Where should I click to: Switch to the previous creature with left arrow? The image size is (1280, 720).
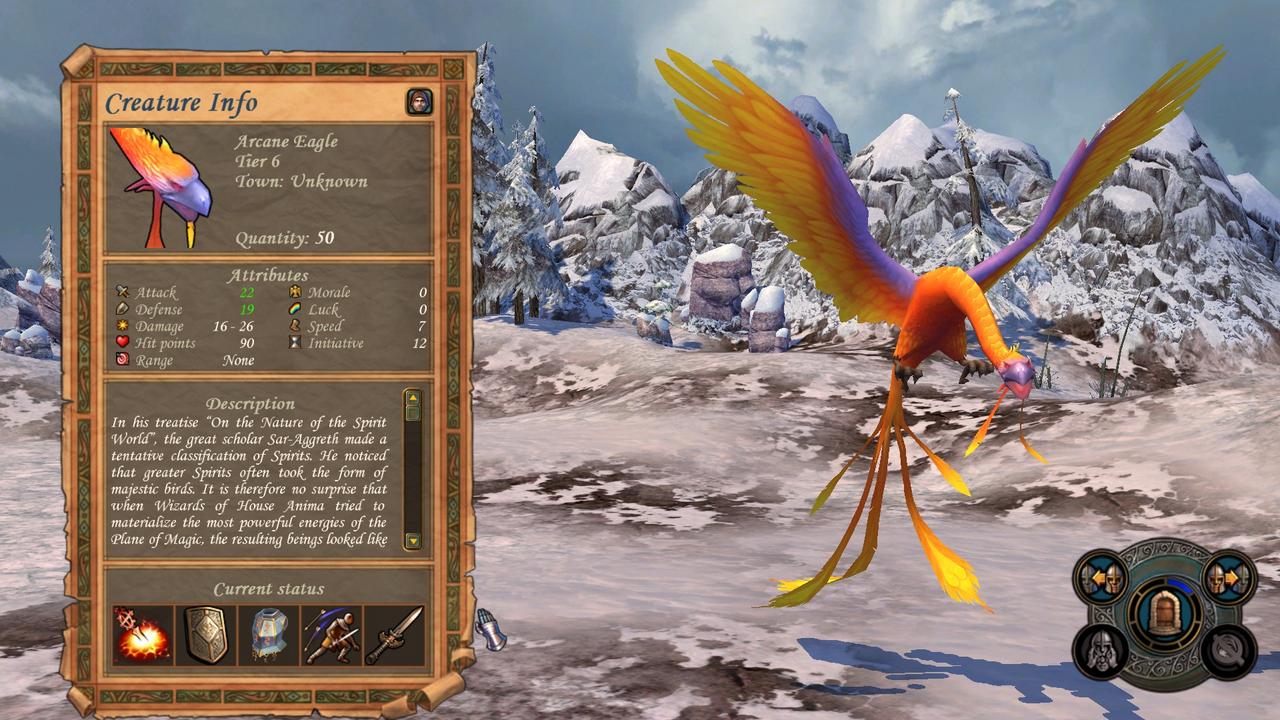(x=1104, y=578)
